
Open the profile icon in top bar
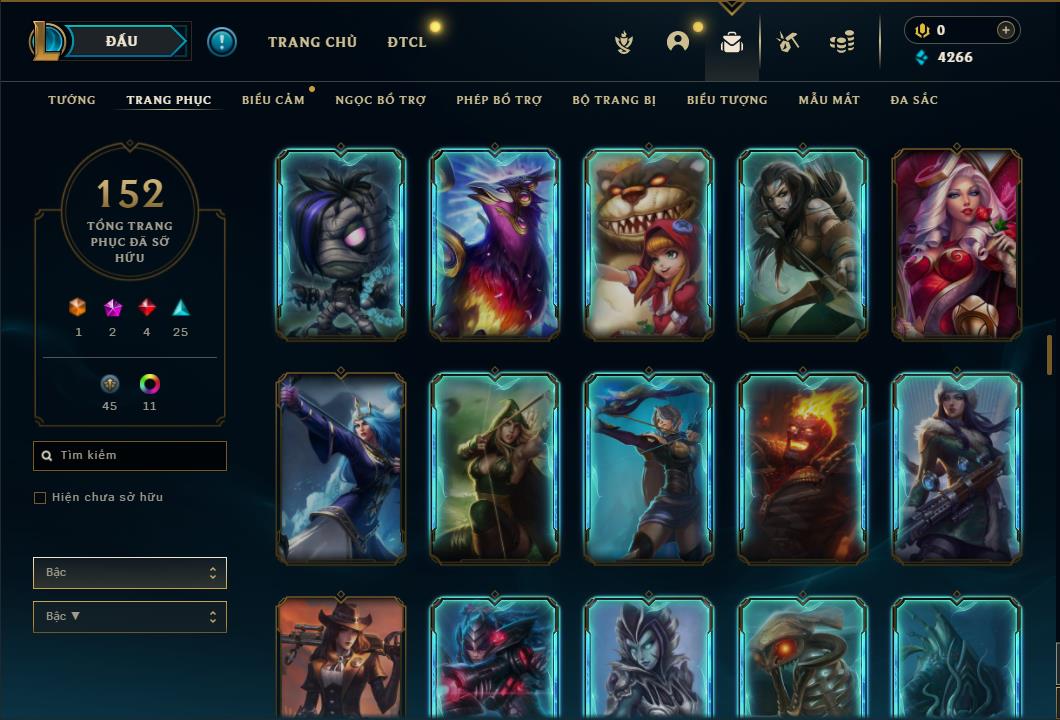(x=678, y=42)
